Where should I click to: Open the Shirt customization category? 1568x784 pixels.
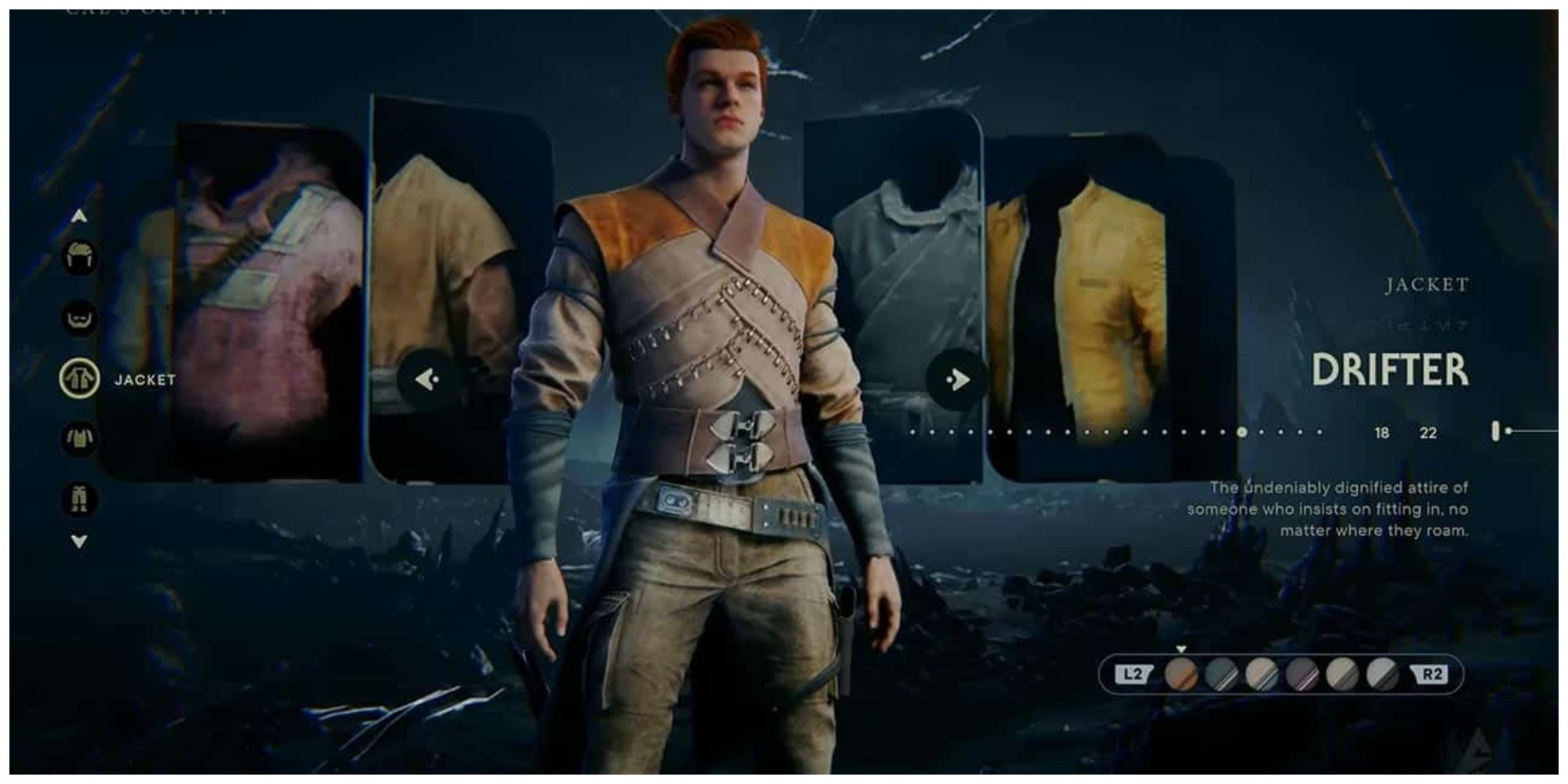(78, 439)
